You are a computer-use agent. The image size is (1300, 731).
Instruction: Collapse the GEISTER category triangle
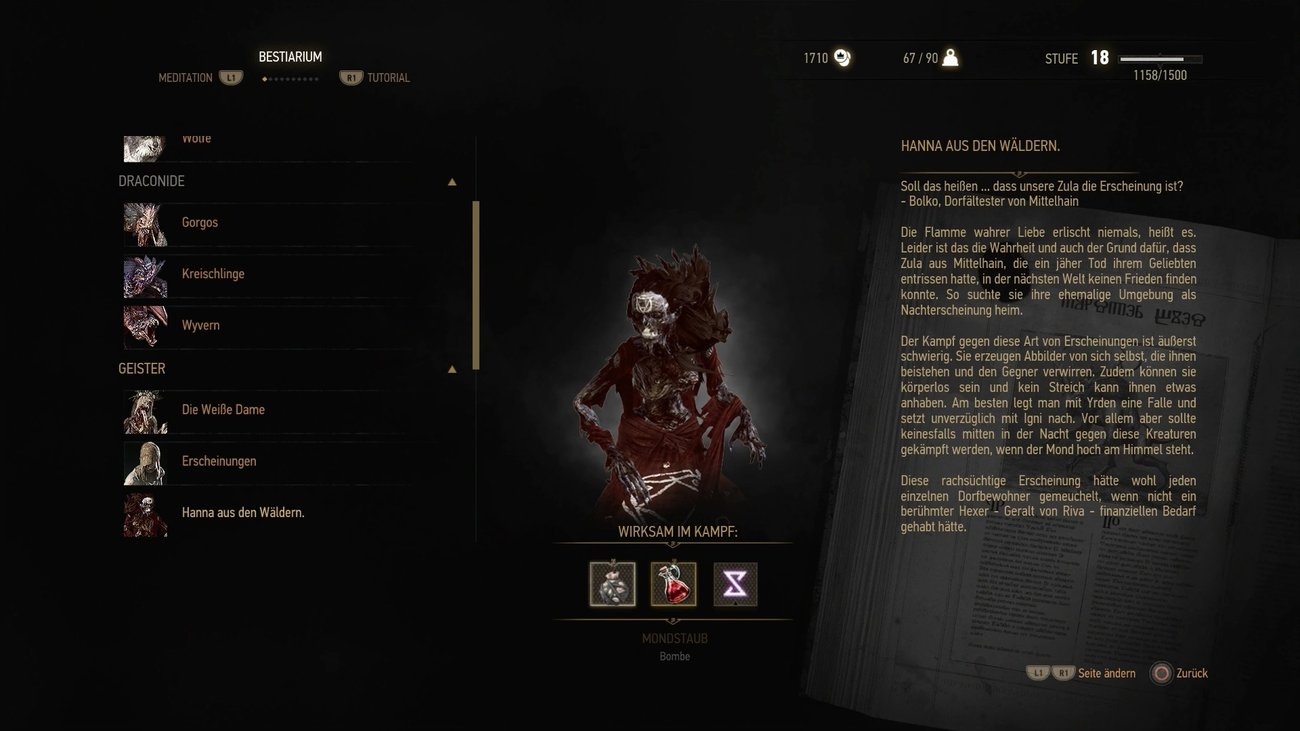(x=451, y=368)
